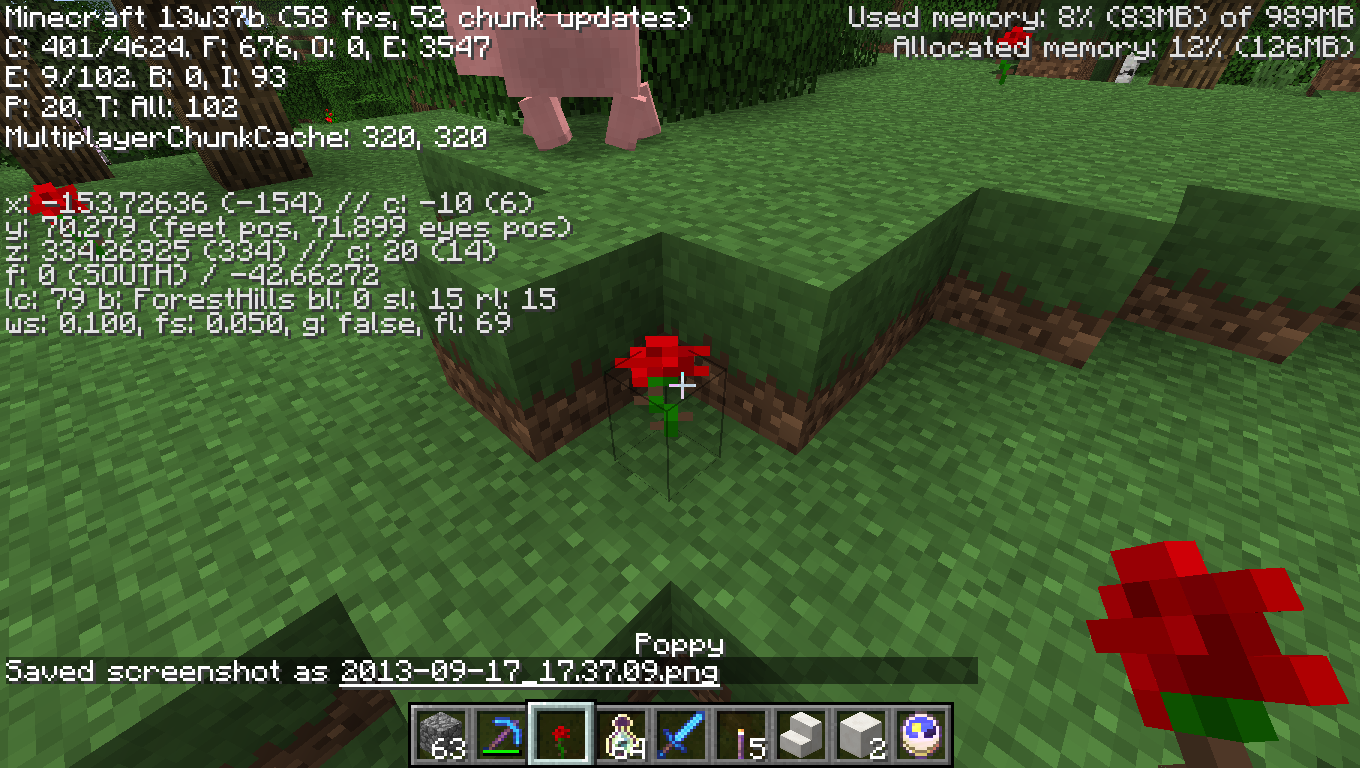1360x768 pixels.
Task: Select the quartz block stack of two
Action: coord(860,733)
